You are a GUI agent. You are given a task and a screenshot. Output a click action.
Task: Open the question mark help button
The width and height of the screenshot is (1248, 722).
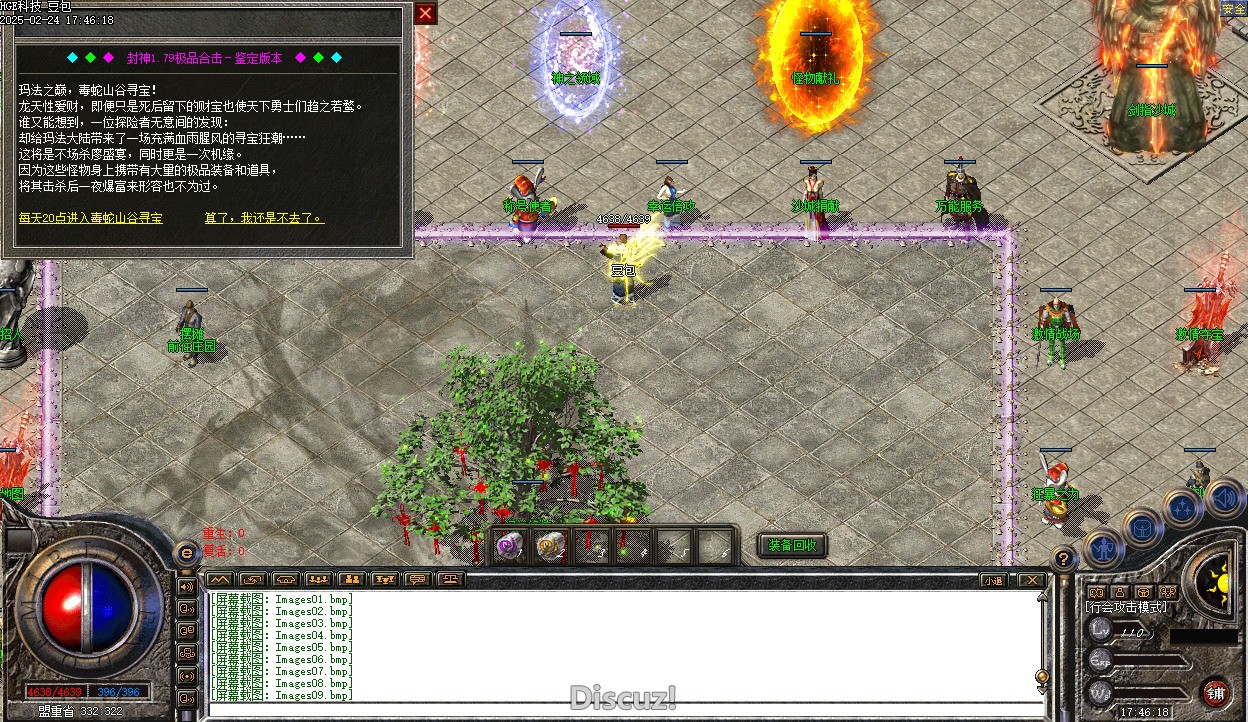[x=1064, y=560]
